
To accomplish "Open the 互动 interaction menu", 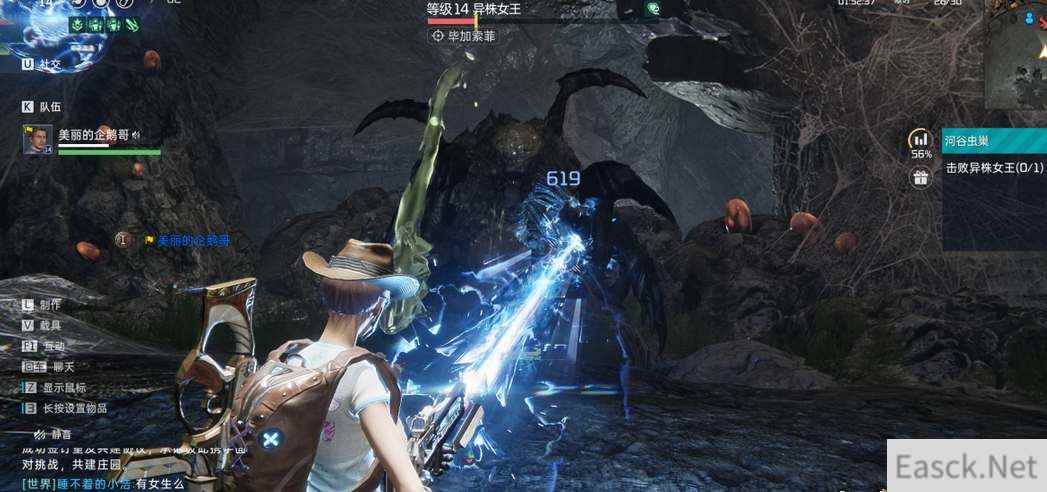I will click(42, 346).
